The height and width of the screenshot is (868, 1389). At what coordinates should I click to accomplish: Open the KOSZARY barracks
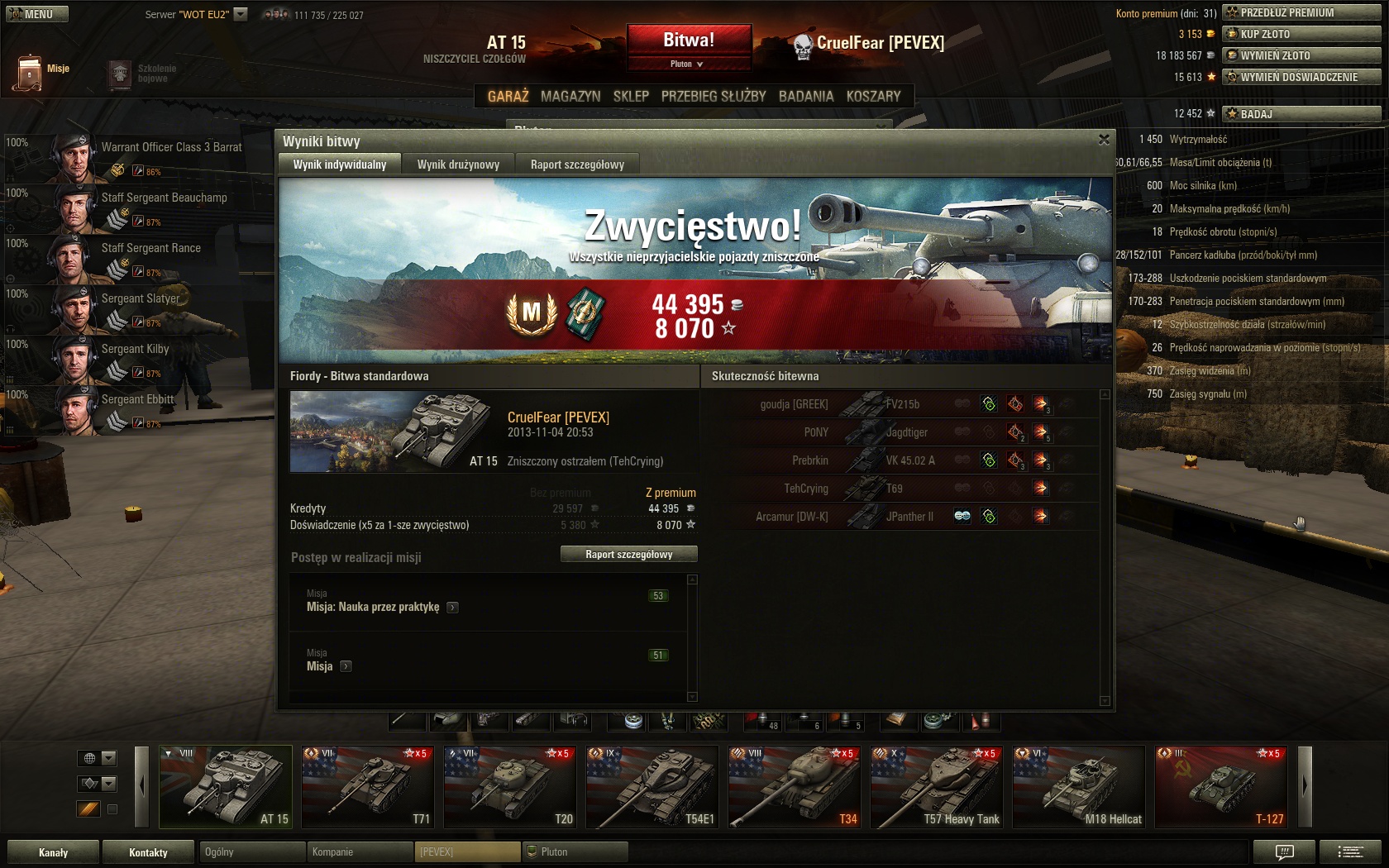tap(873, 97)
